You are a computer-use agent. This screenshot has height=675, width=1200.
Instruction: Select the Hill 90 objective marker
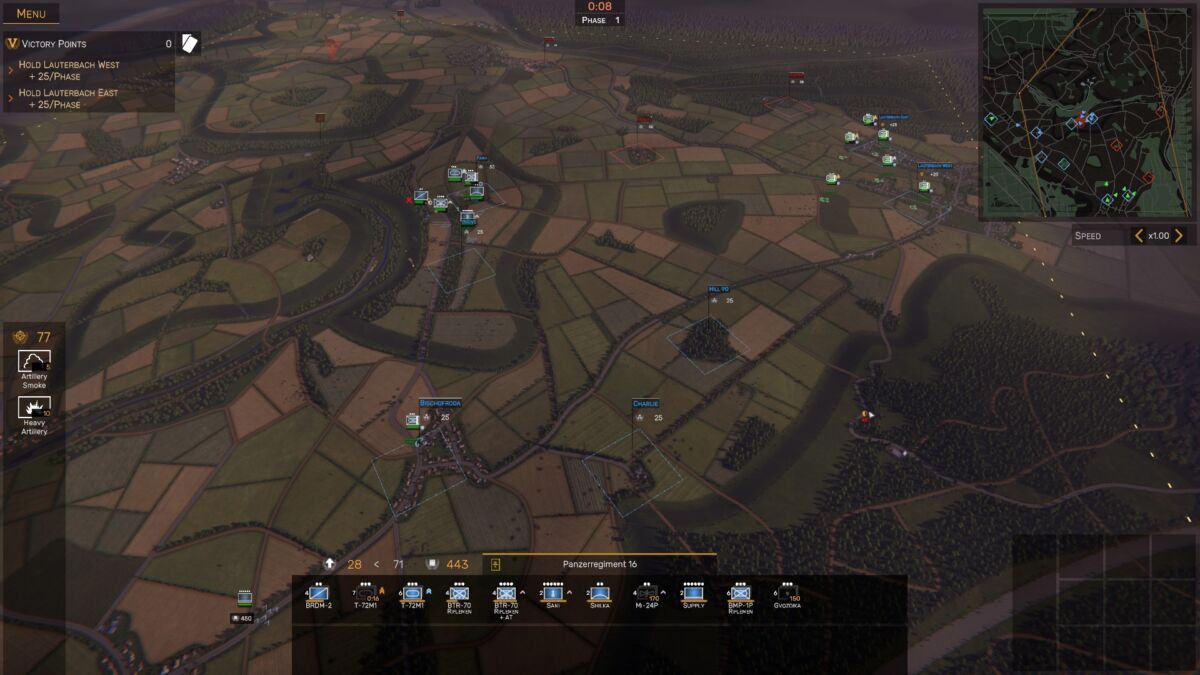coord(719,288)
